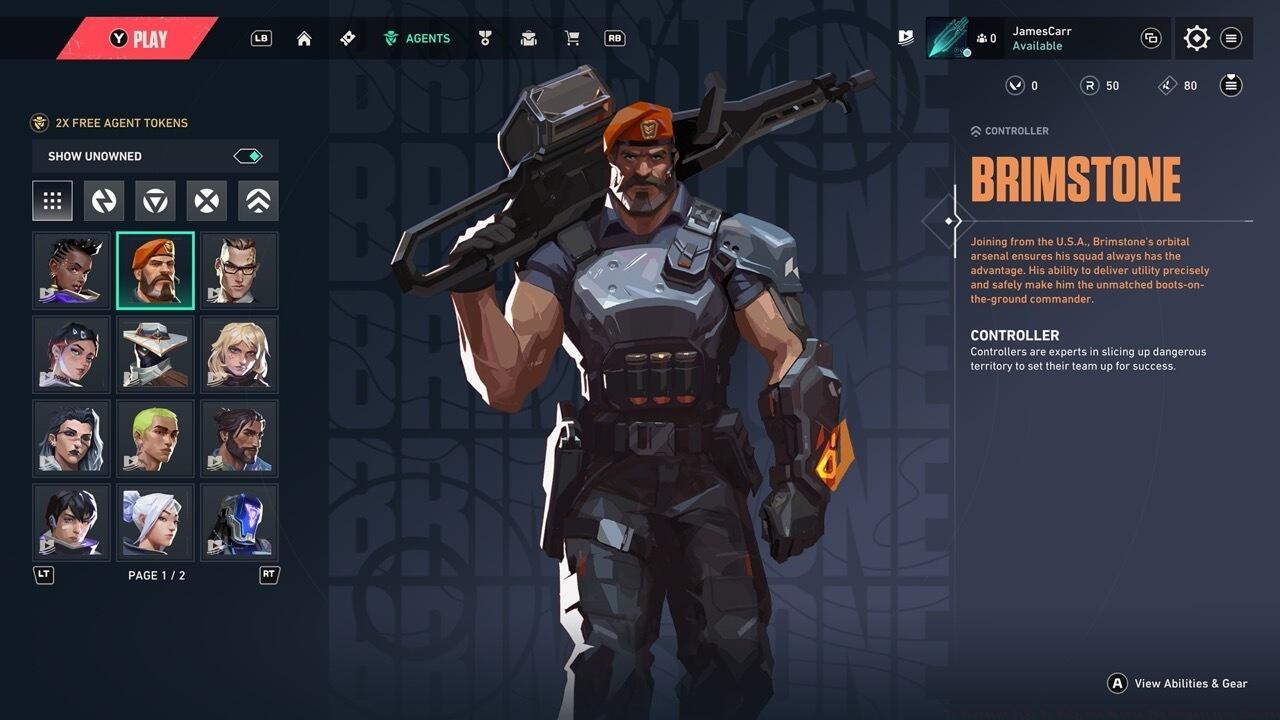Show all agents with grid filter

point(52,201)
